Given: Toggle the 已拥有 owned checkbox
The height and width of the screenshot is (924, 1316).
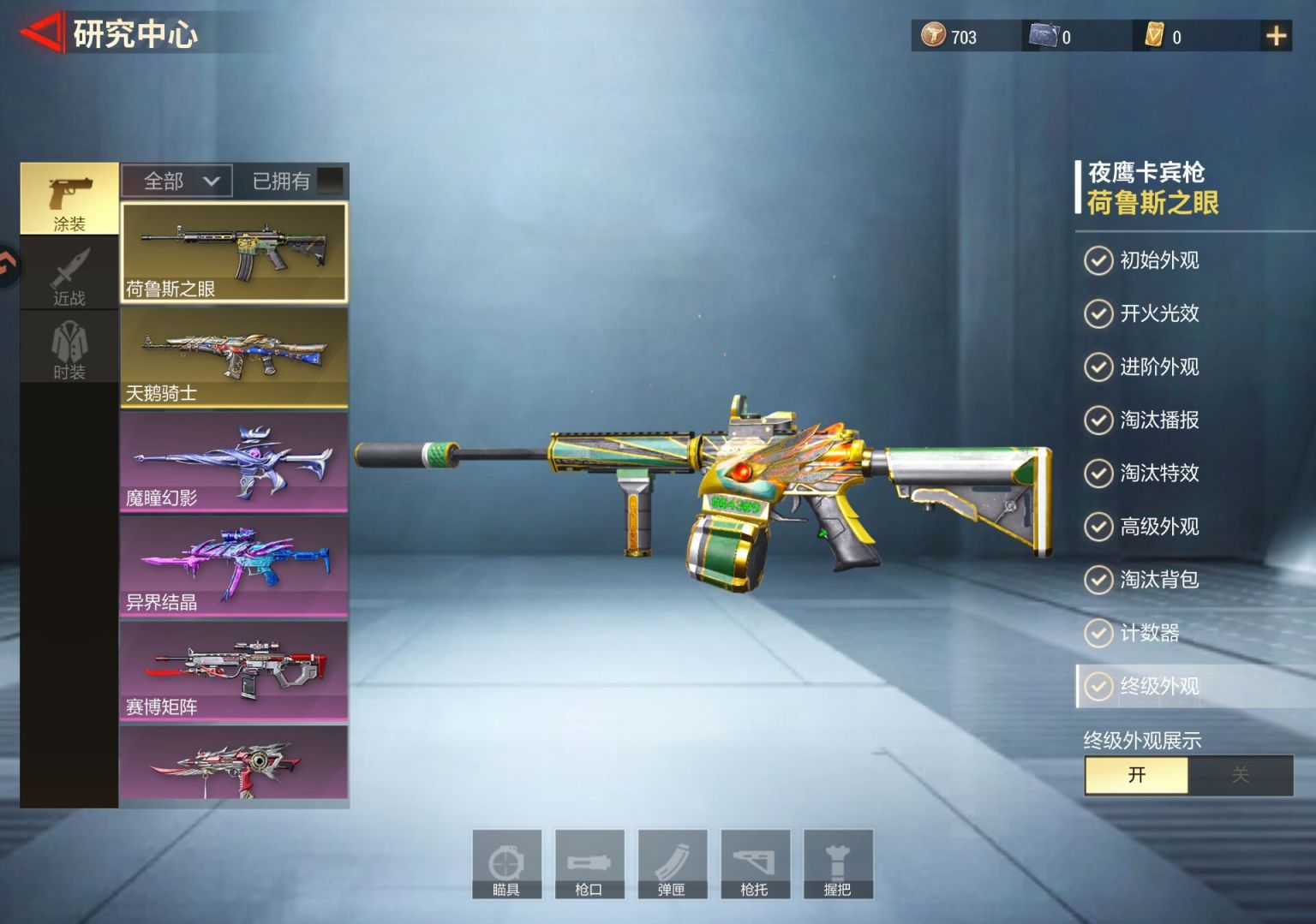Looking at the screenshot, I should click(330, 181).
